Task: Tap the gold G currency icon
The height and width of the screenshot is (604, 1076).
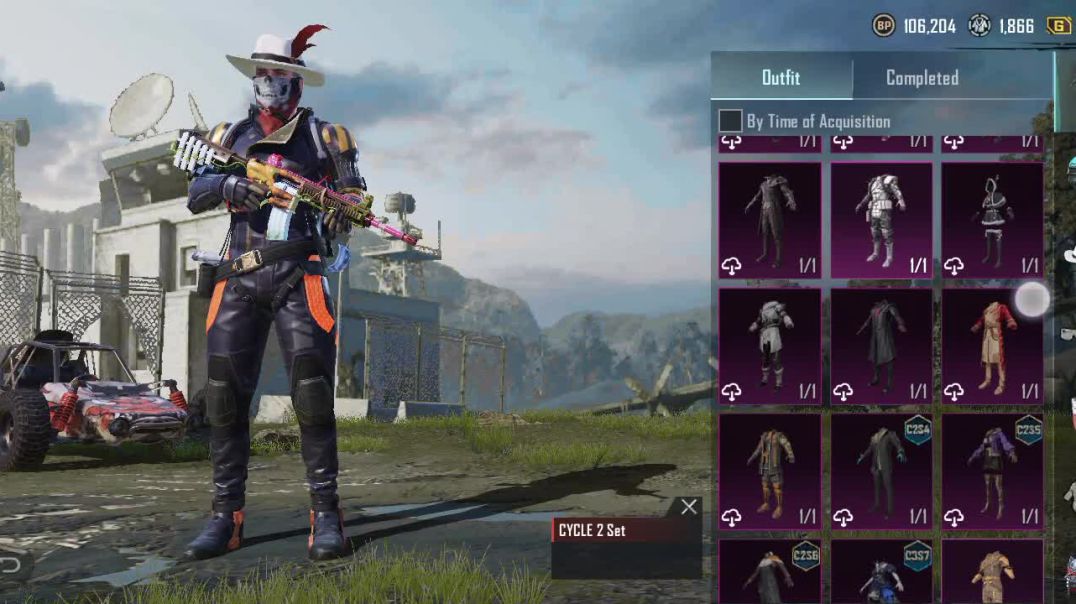Action: pos(1058,26)
